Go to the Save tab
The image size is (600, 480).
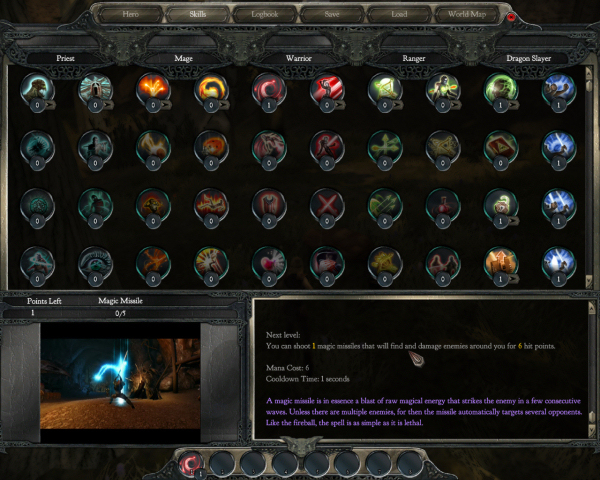[x=332, y=15]
